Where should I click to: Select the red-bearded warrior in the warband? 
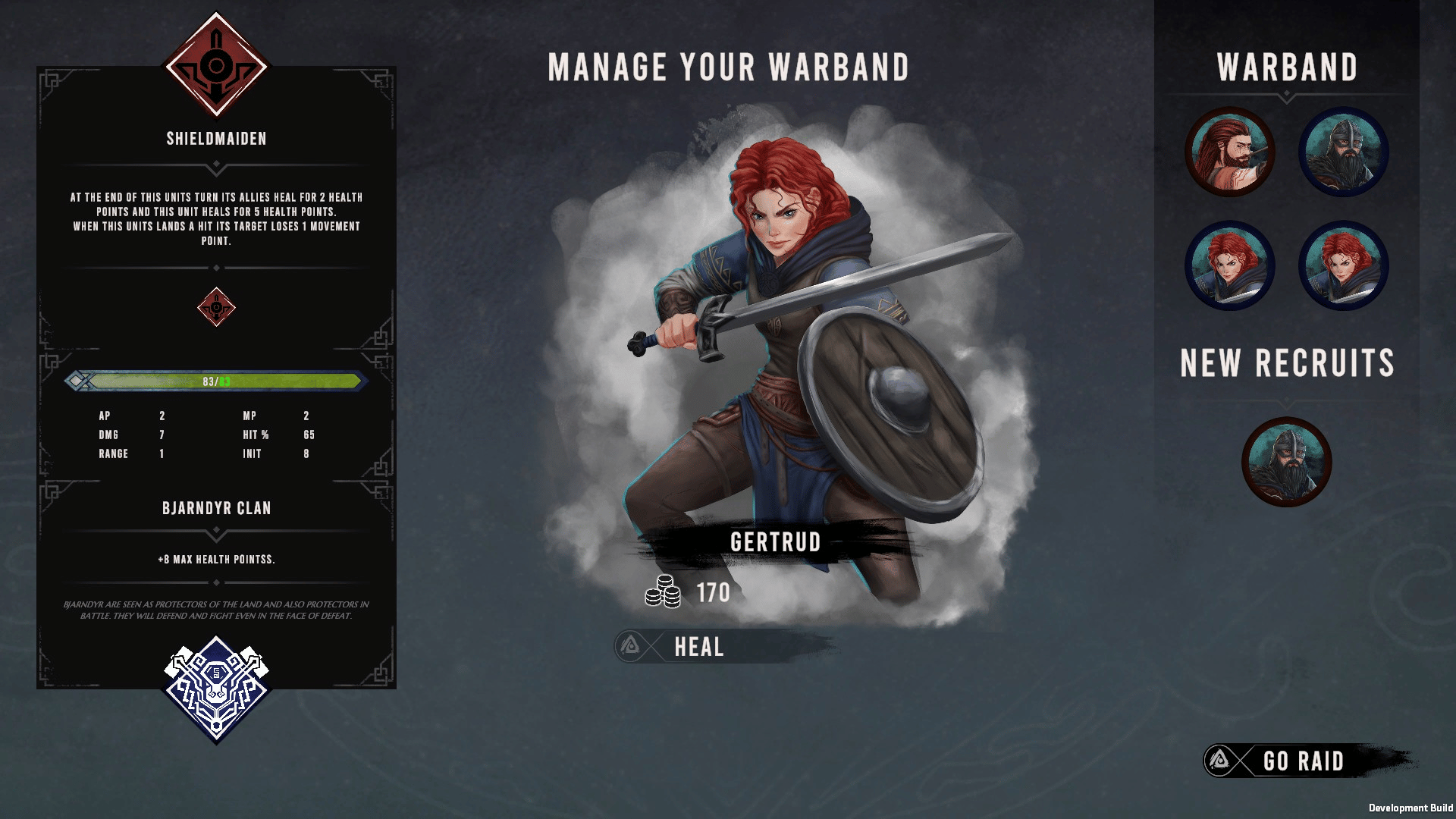coord(1229,152)
